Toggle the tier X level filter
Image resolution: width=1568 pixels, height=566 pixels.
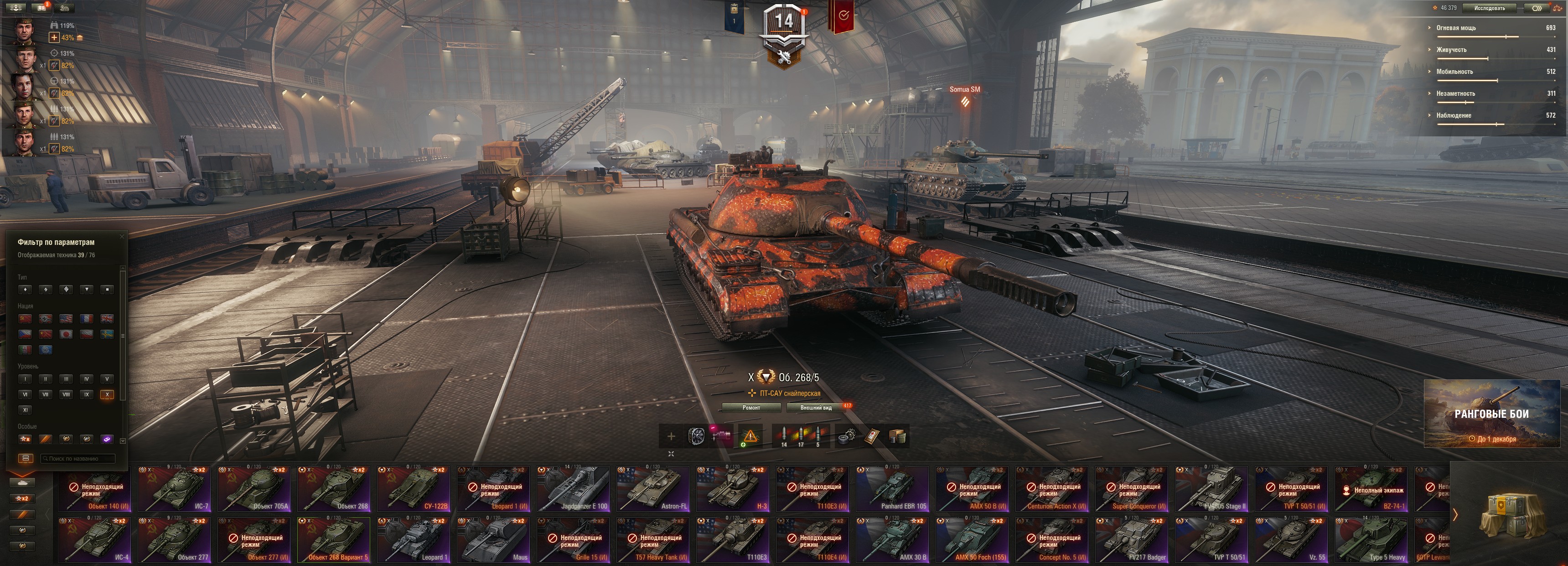(107, 395)
